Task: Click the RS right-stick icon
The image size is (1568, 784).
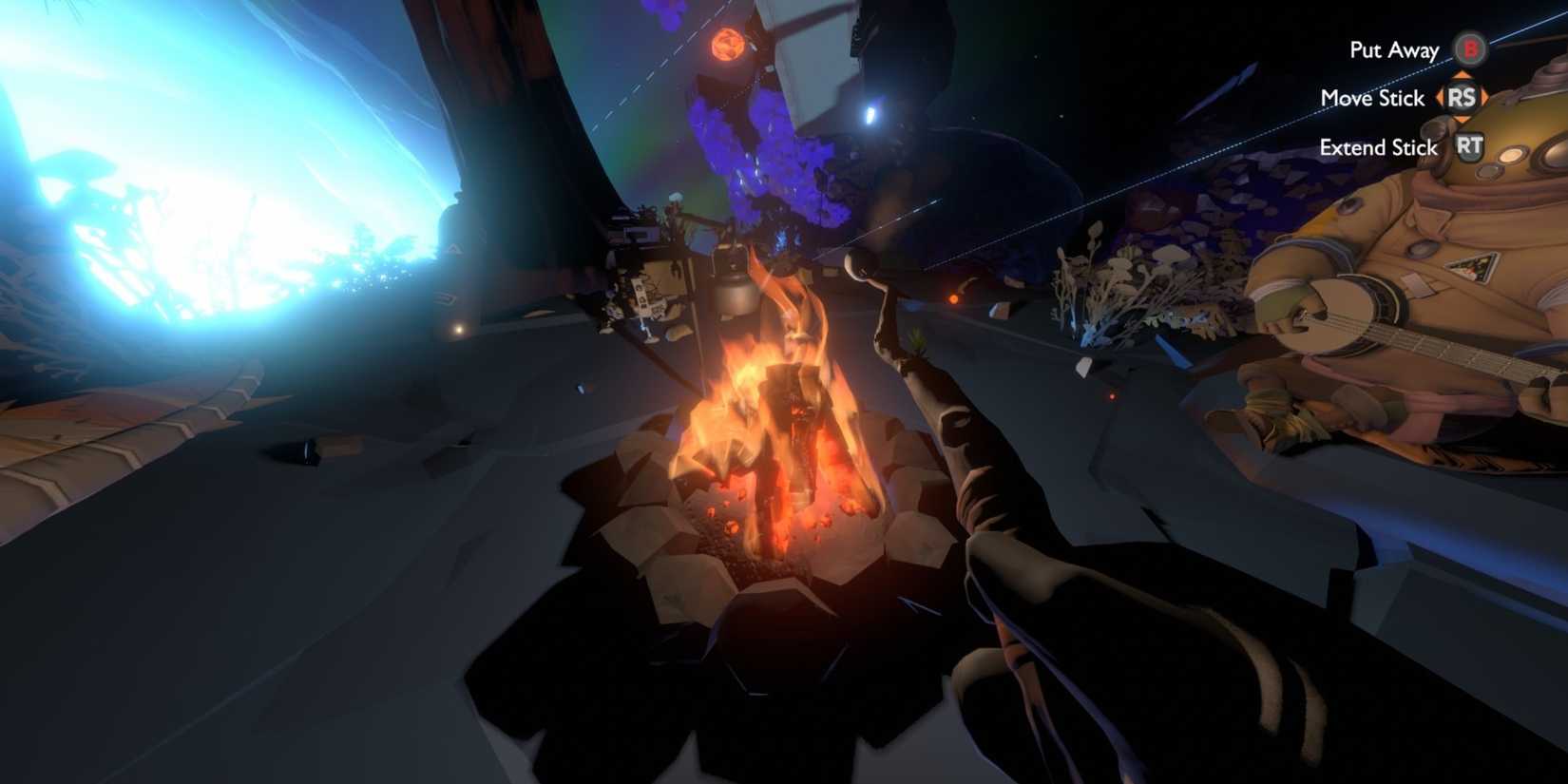Action: pos(1463,99)
